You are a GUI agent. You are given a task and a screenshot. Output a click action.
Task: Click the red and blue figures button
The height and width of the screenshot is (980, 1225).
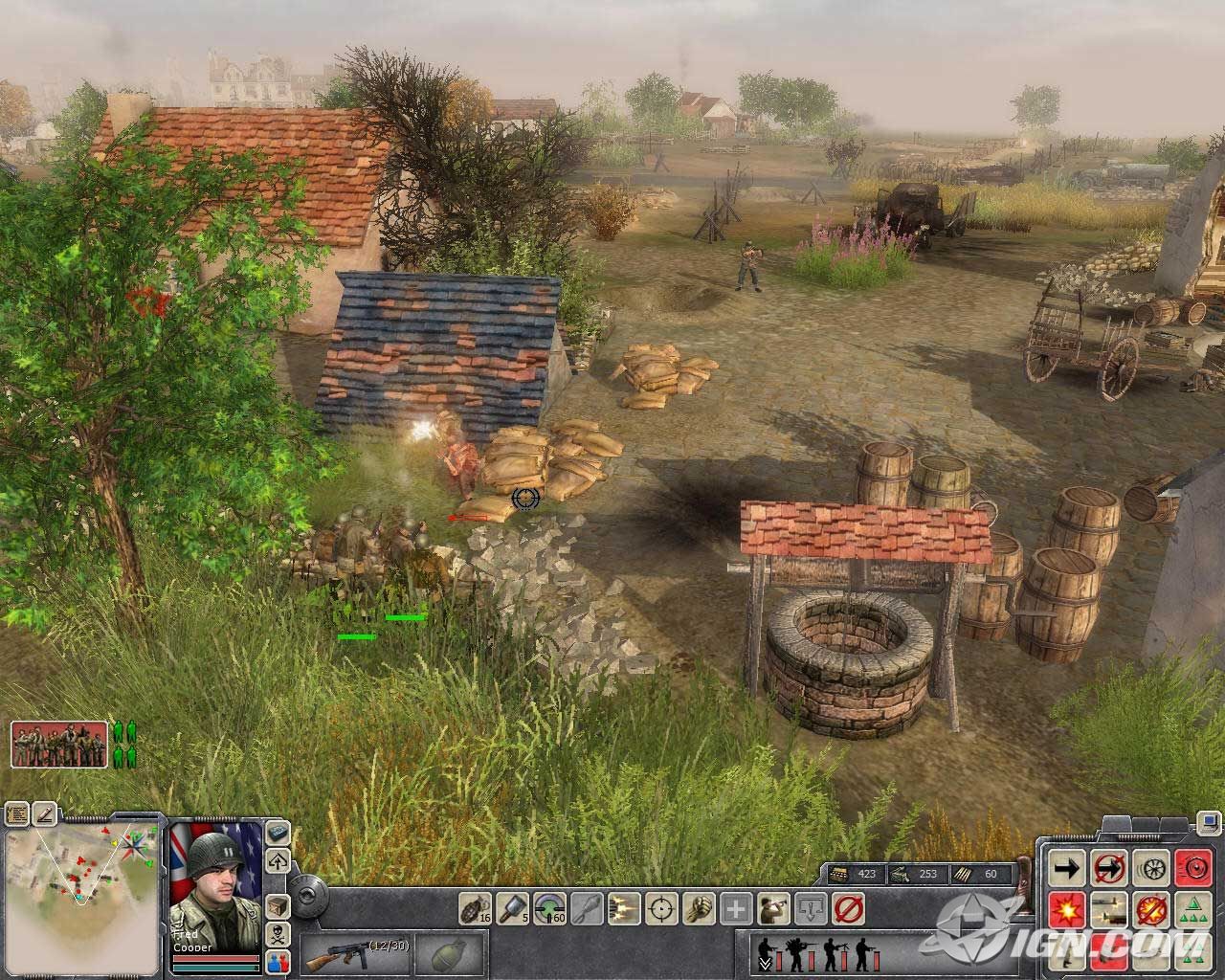tap(278, 961)
